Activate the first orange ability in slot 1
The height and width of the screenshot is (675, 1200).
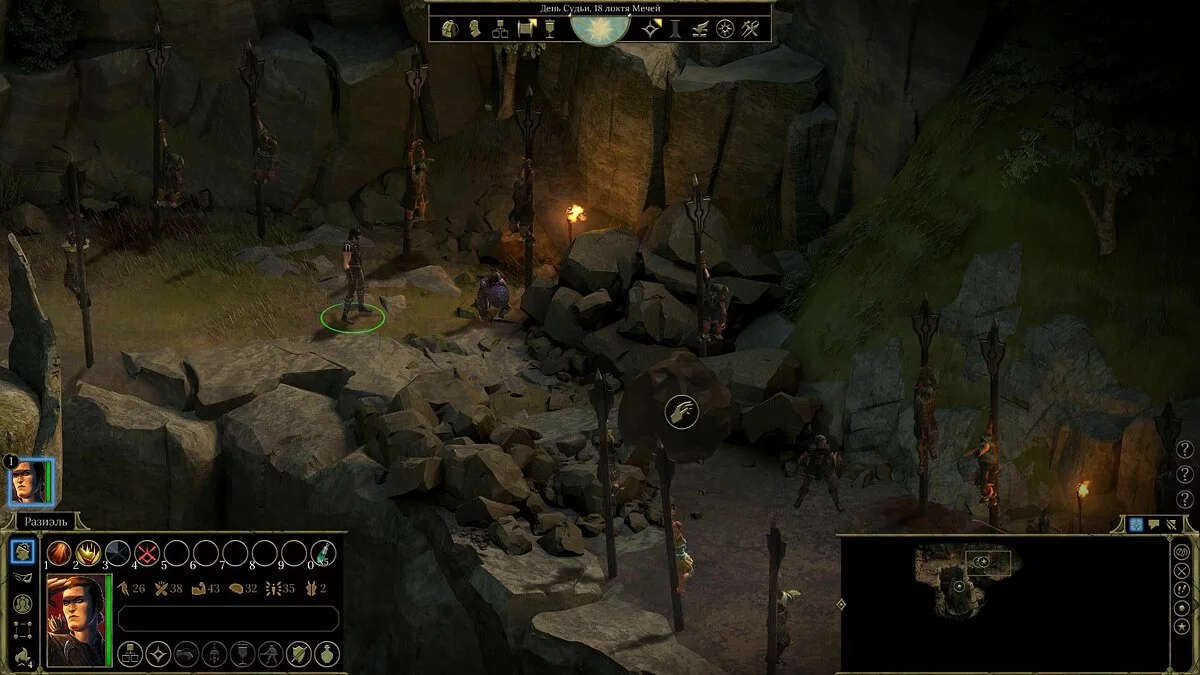click(x=60, y=553)
